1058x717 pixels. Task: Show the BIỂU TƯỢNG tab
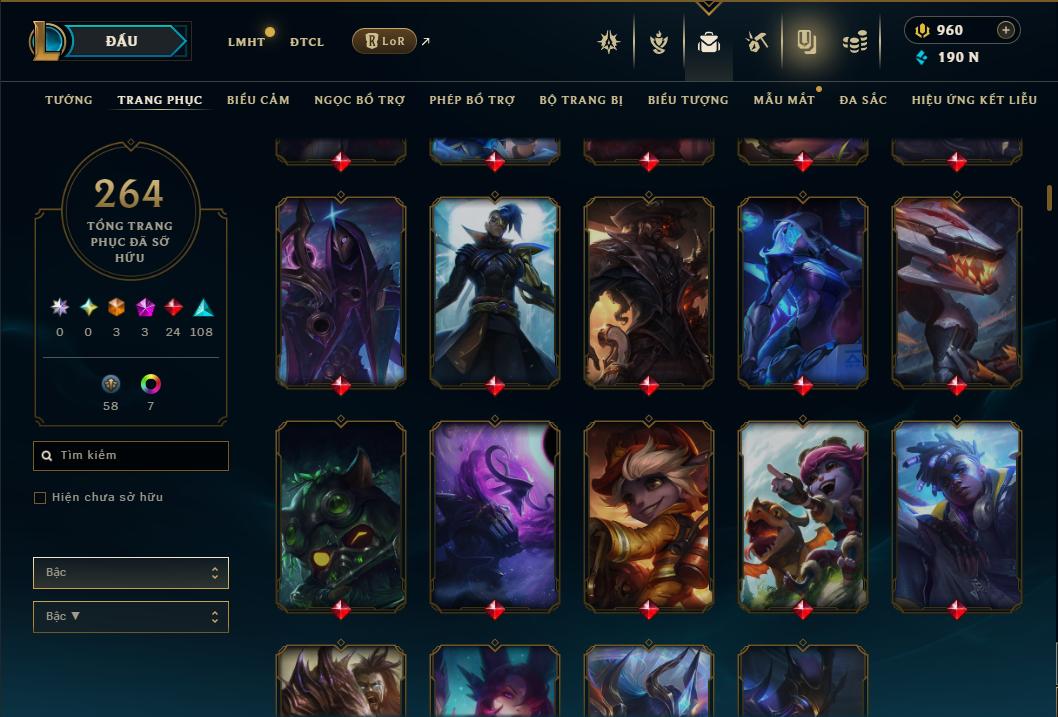click(688, 100)
